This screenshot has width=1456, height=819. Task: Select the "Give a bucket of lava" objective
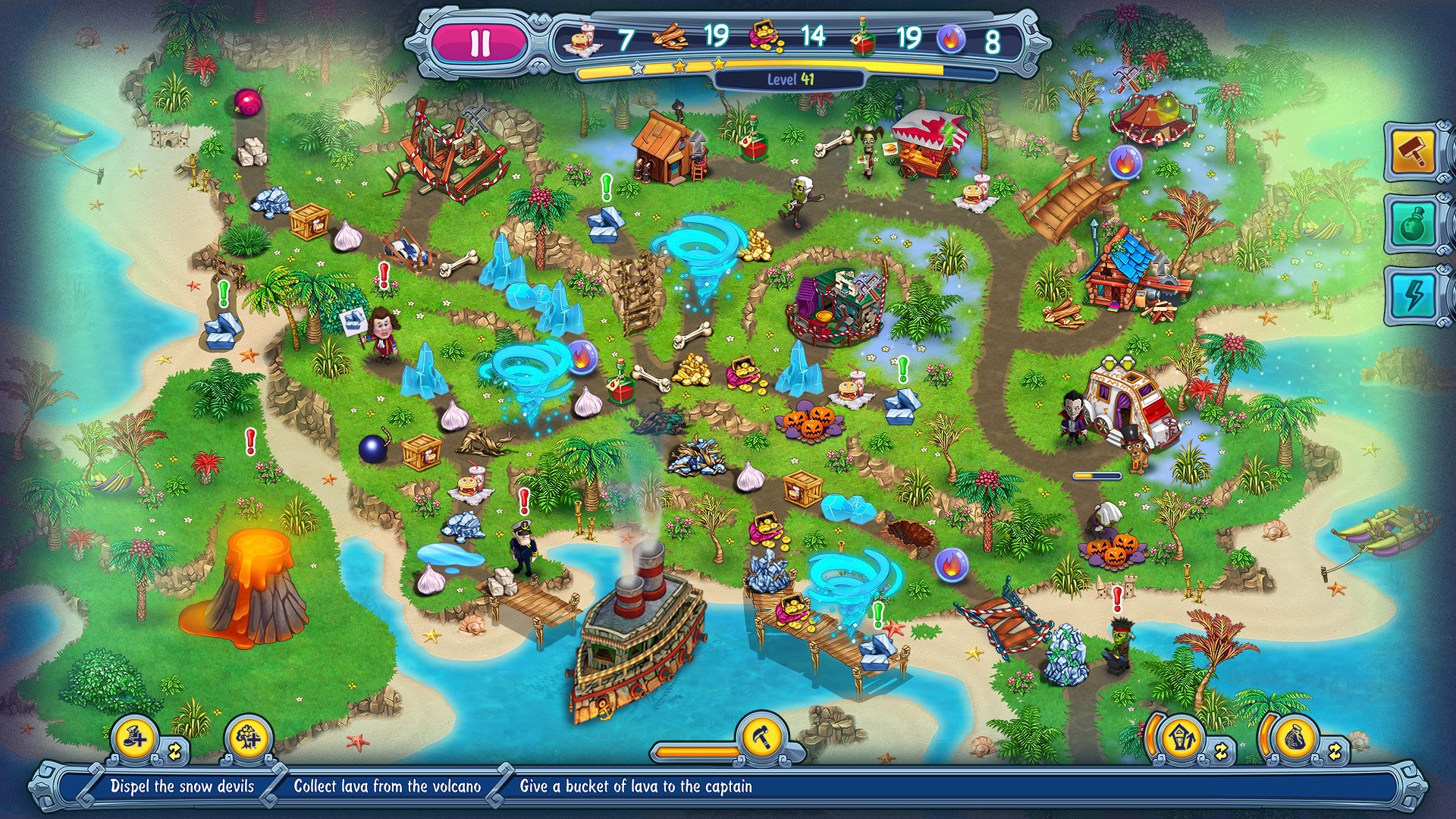[x=635, y=786]
